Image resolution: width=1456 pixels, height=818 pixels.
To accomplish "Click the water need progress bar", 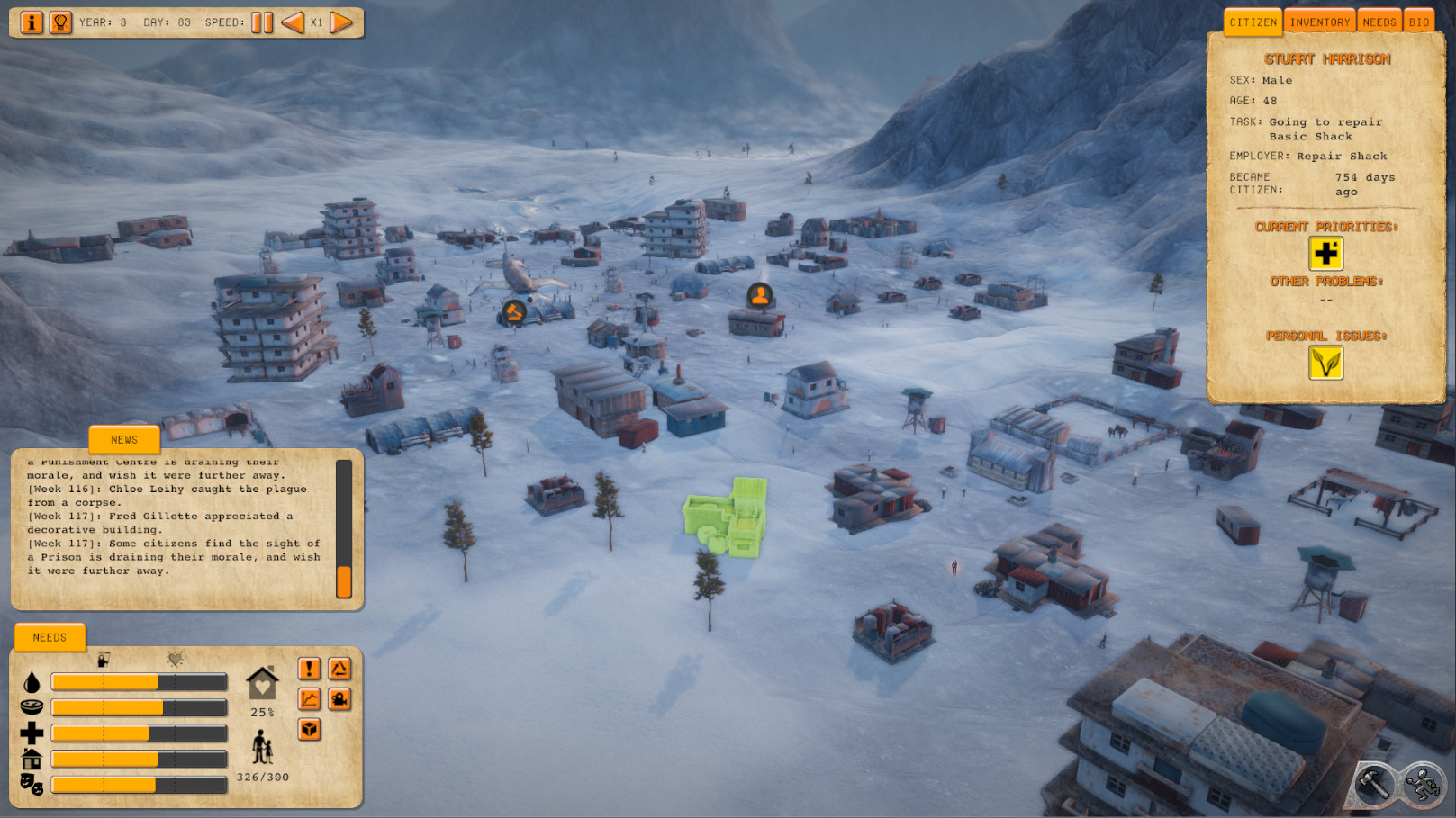I will (139, 681).
